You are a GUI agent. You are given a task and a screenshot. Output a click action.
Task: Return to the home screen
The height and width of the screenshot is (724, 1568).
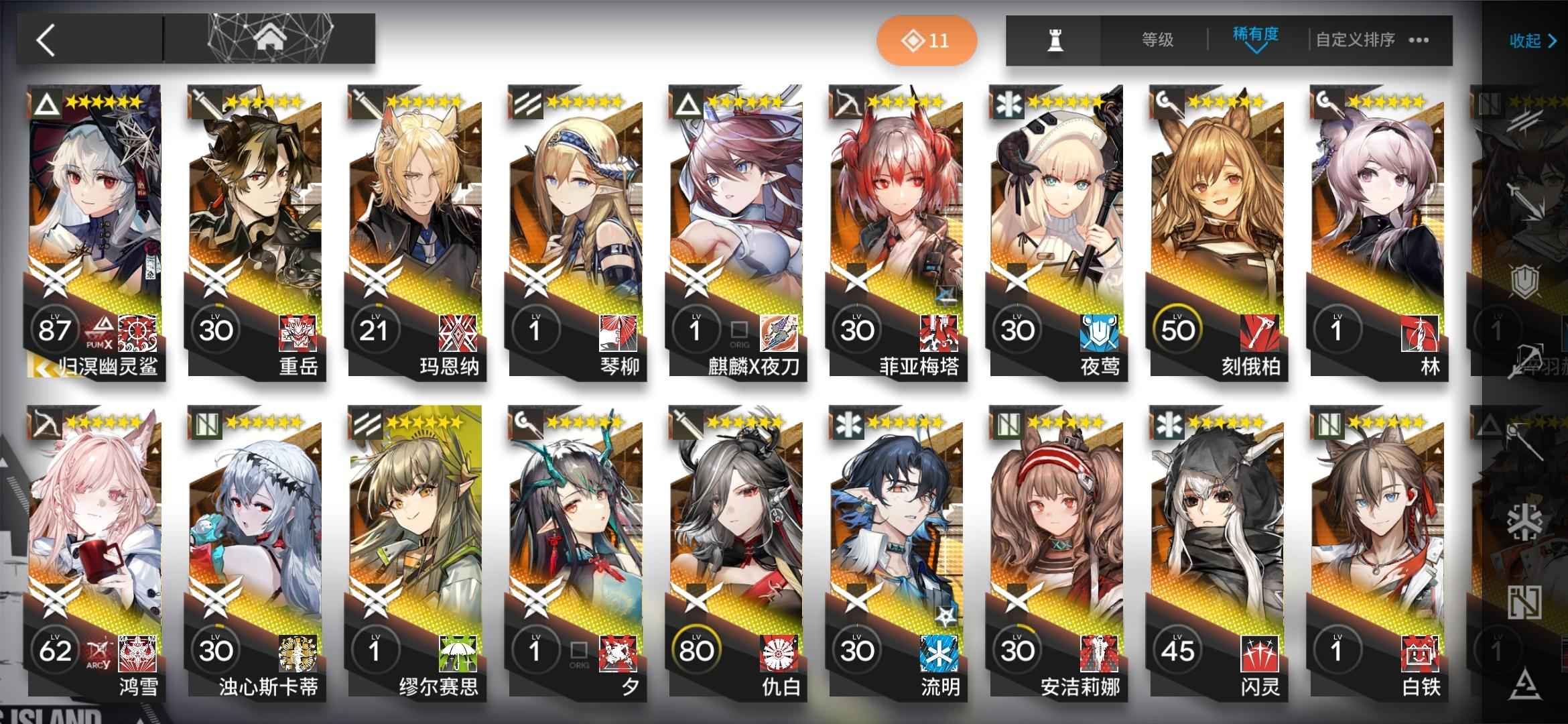click(270, 39)
